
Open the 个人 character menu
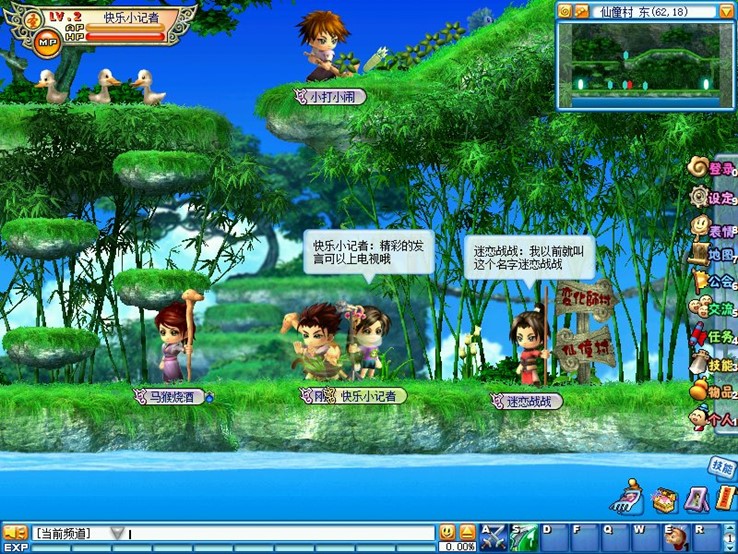(x=714, y=420)
